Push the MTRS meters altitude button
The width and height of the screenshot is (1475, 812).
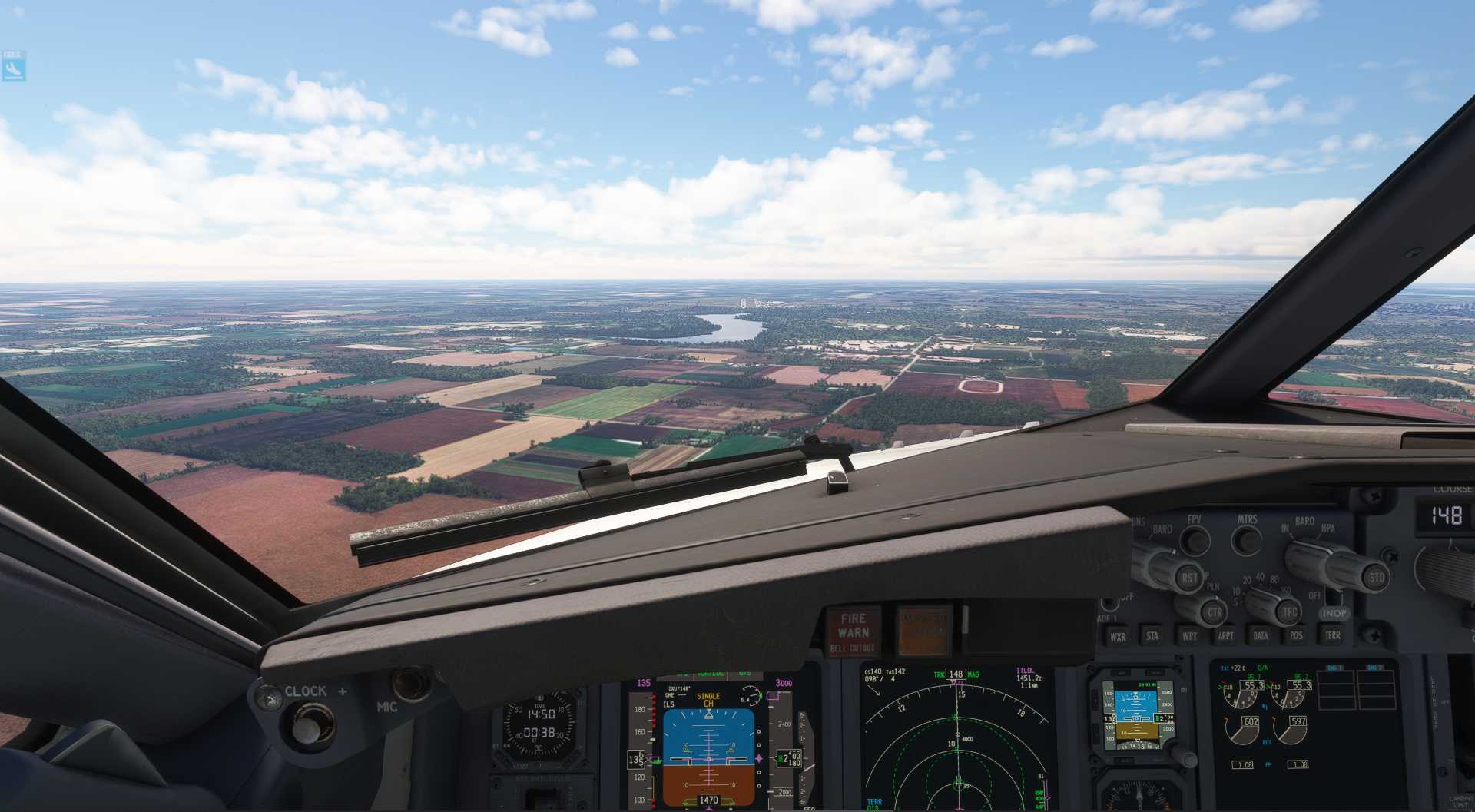1246,540
